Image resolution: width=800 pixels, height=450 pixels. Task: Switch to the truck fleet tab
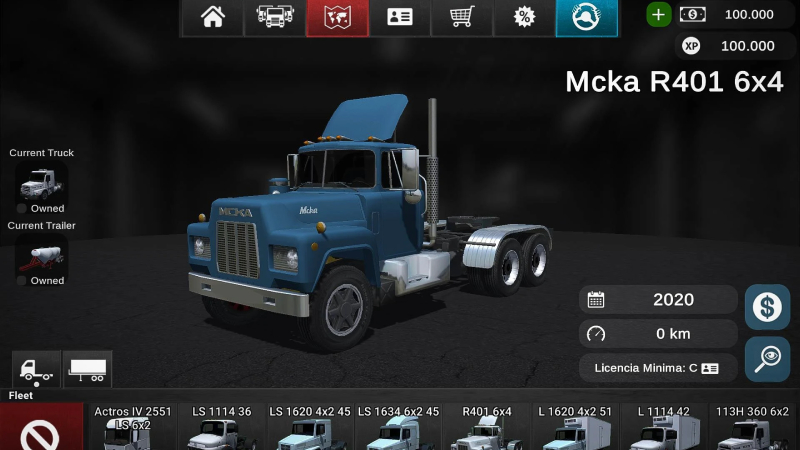(x=274, y=17)
